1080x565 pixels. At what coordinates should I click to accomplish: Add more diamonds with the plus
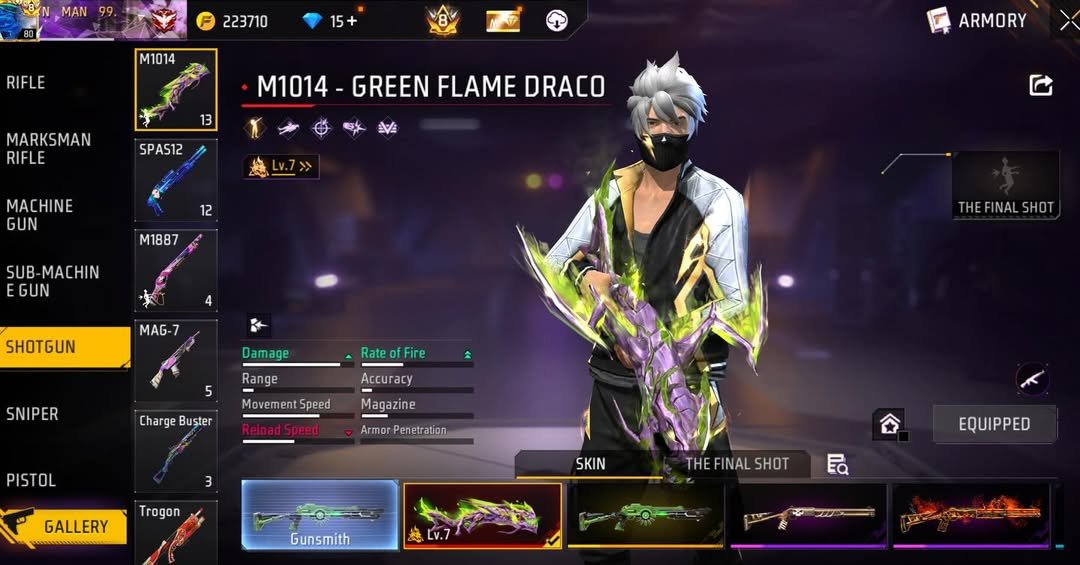[351, 21]
